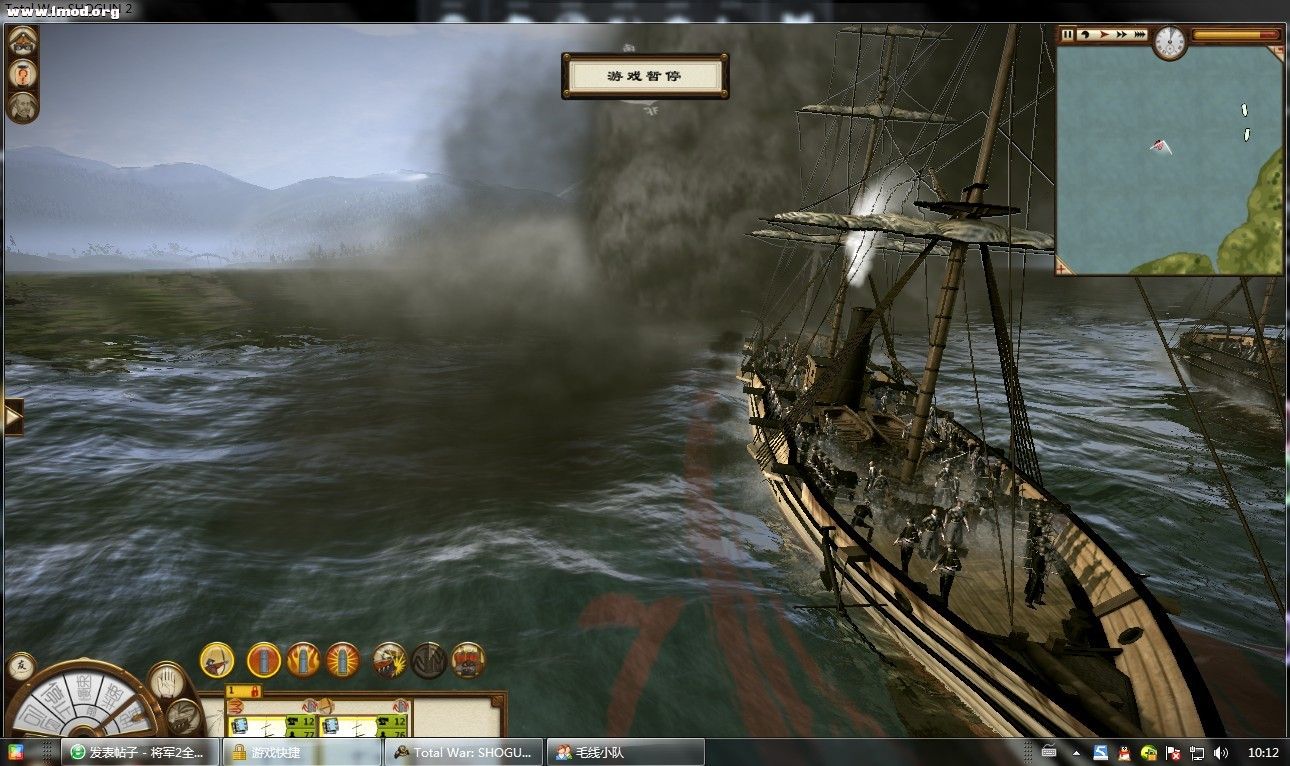Select the explosive burst shell icon
This screenshot has width=1290, height=766.
342,660
